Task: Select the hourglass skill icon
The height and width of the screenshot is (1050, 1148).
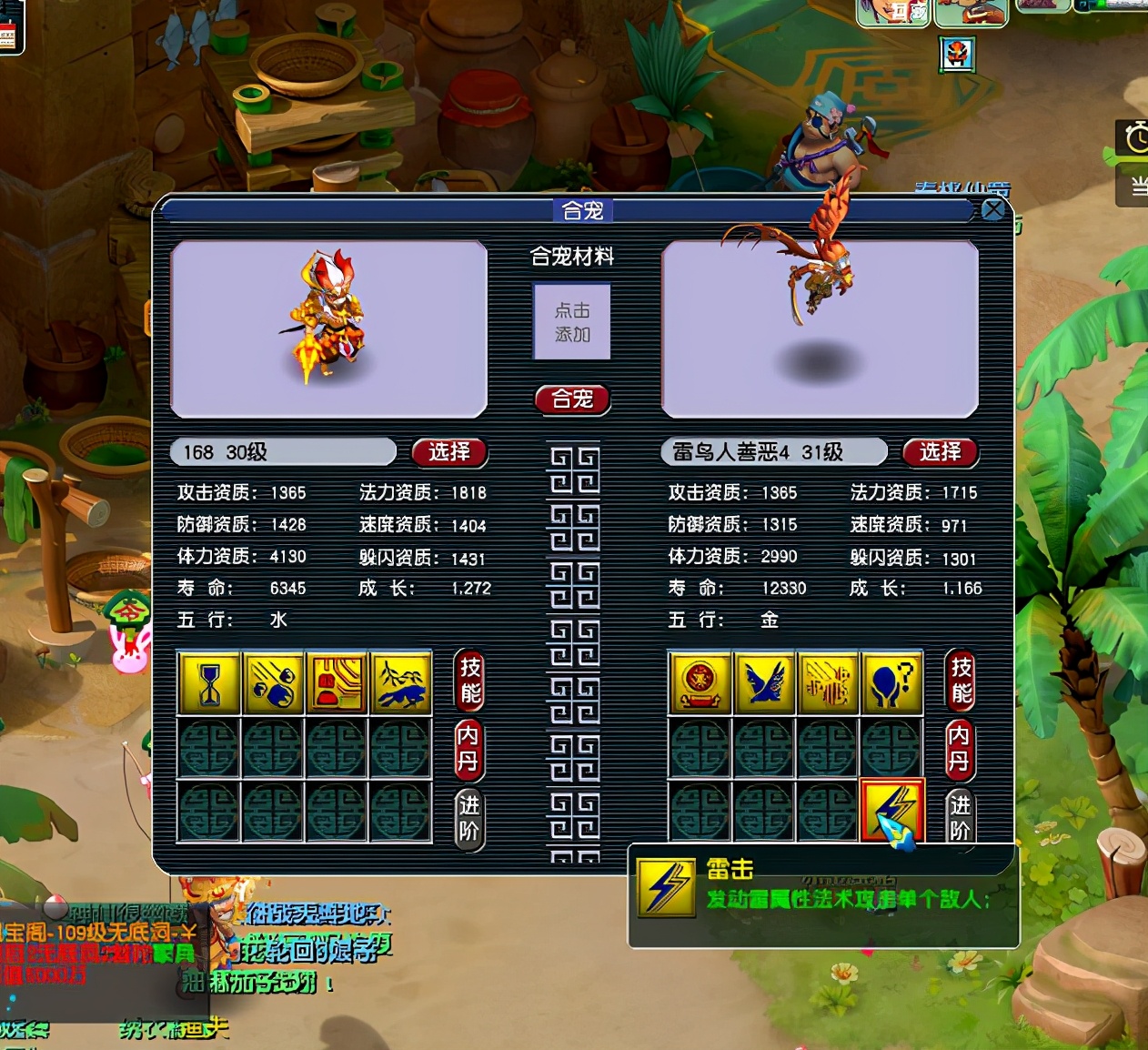Action: point(209,682)
